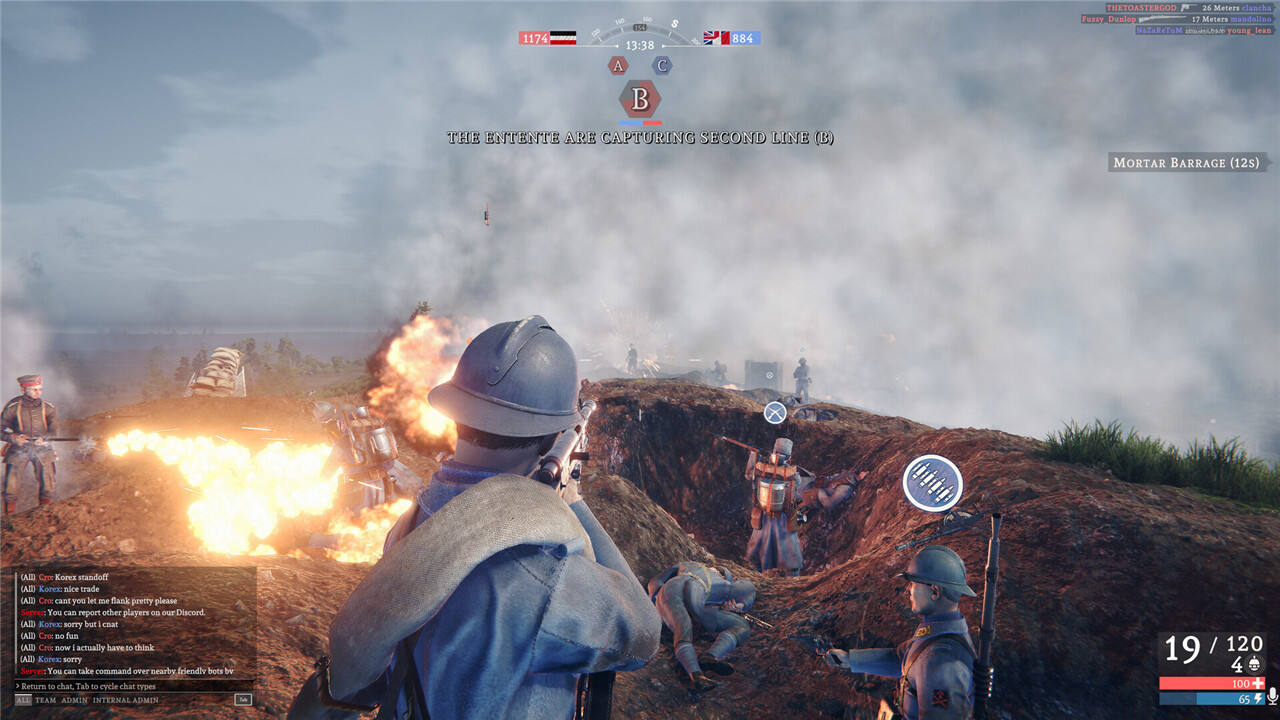The height and width of the screenshot is (720, 1280).
Task: Select objective C hexagon marker
Action: click(x=662, y=66)
